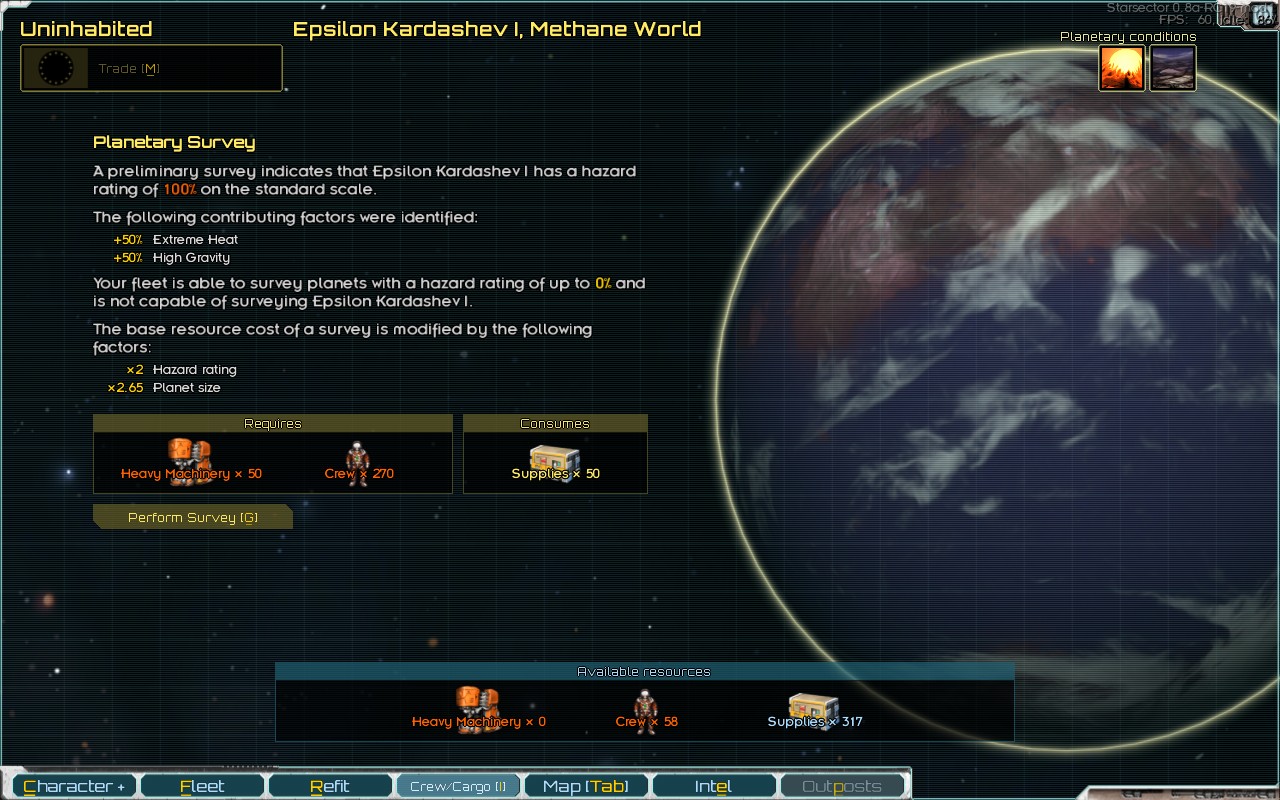Switch to the Fleet tab
This screenshot has width=1280, height=800.
coord(202,786)
